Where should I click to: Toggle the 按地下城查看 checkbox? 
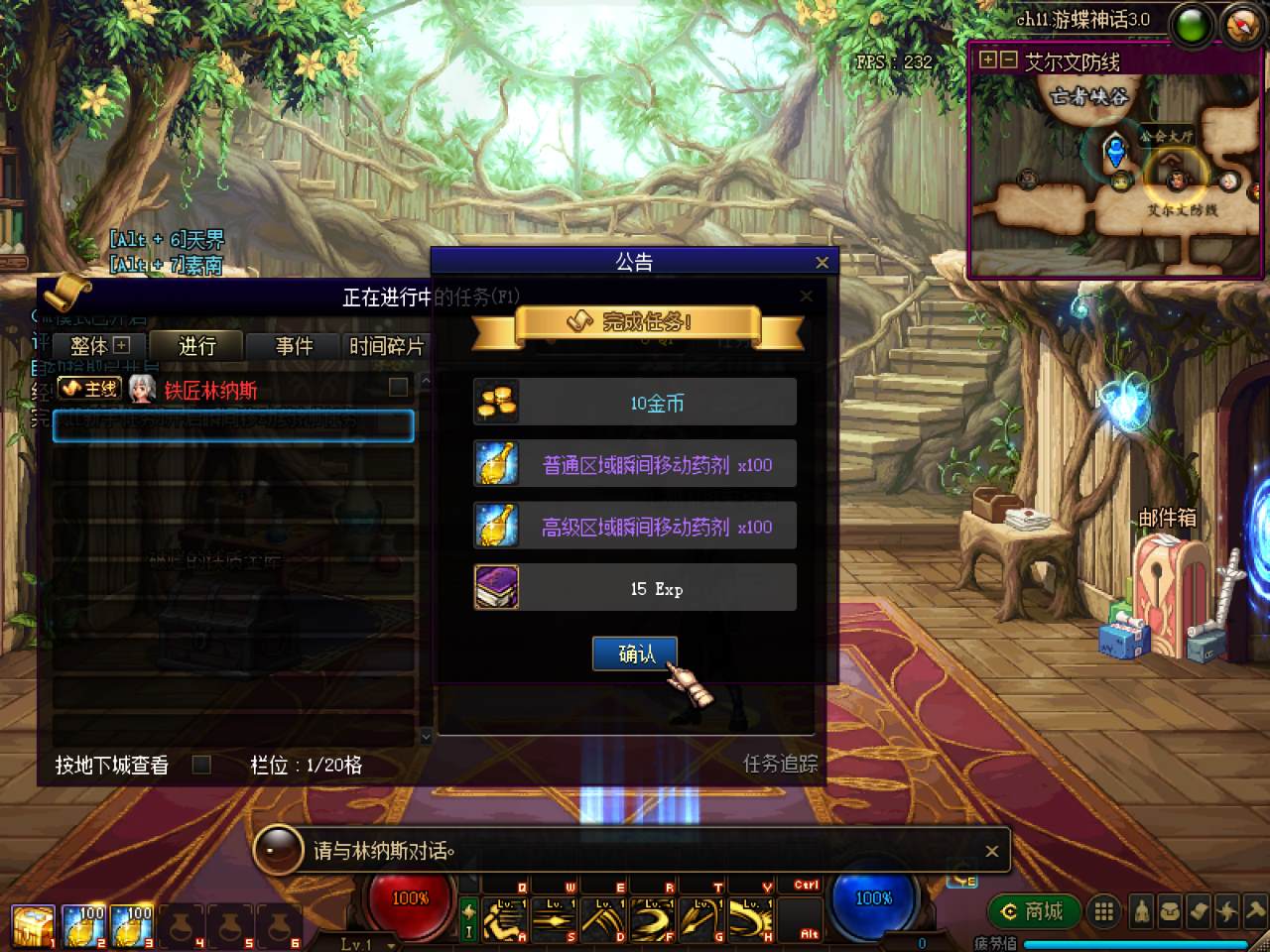(x=201, y=765)
